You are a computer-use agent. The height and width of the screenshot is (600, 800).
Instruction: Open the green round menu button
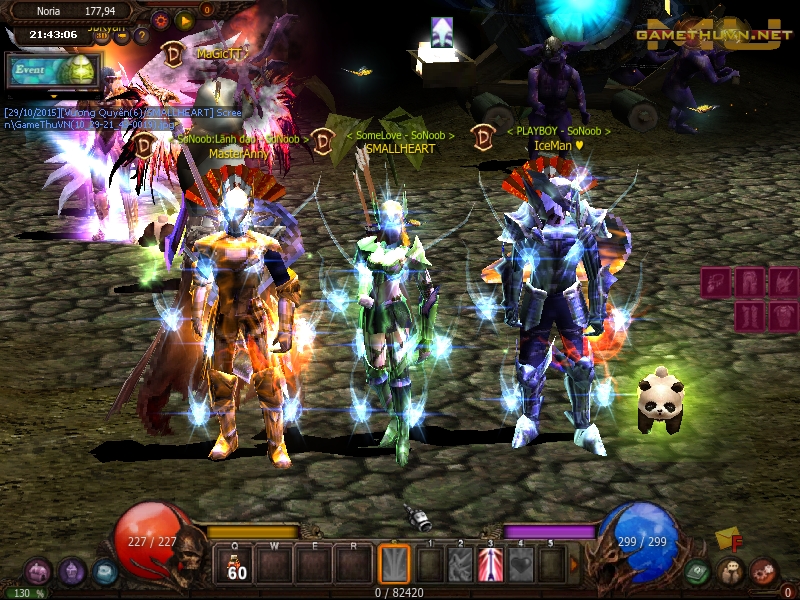pyautogui.click(x=699, y=572)
